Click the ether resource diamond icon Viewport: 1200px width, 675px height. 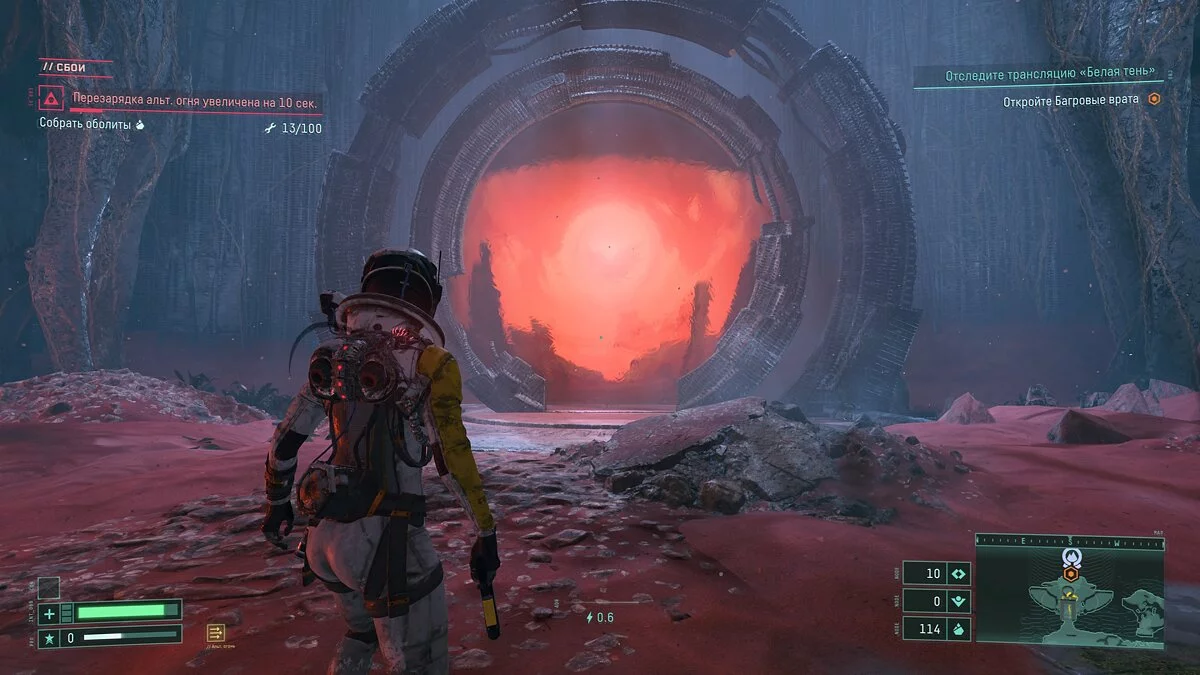pos(958,574)
